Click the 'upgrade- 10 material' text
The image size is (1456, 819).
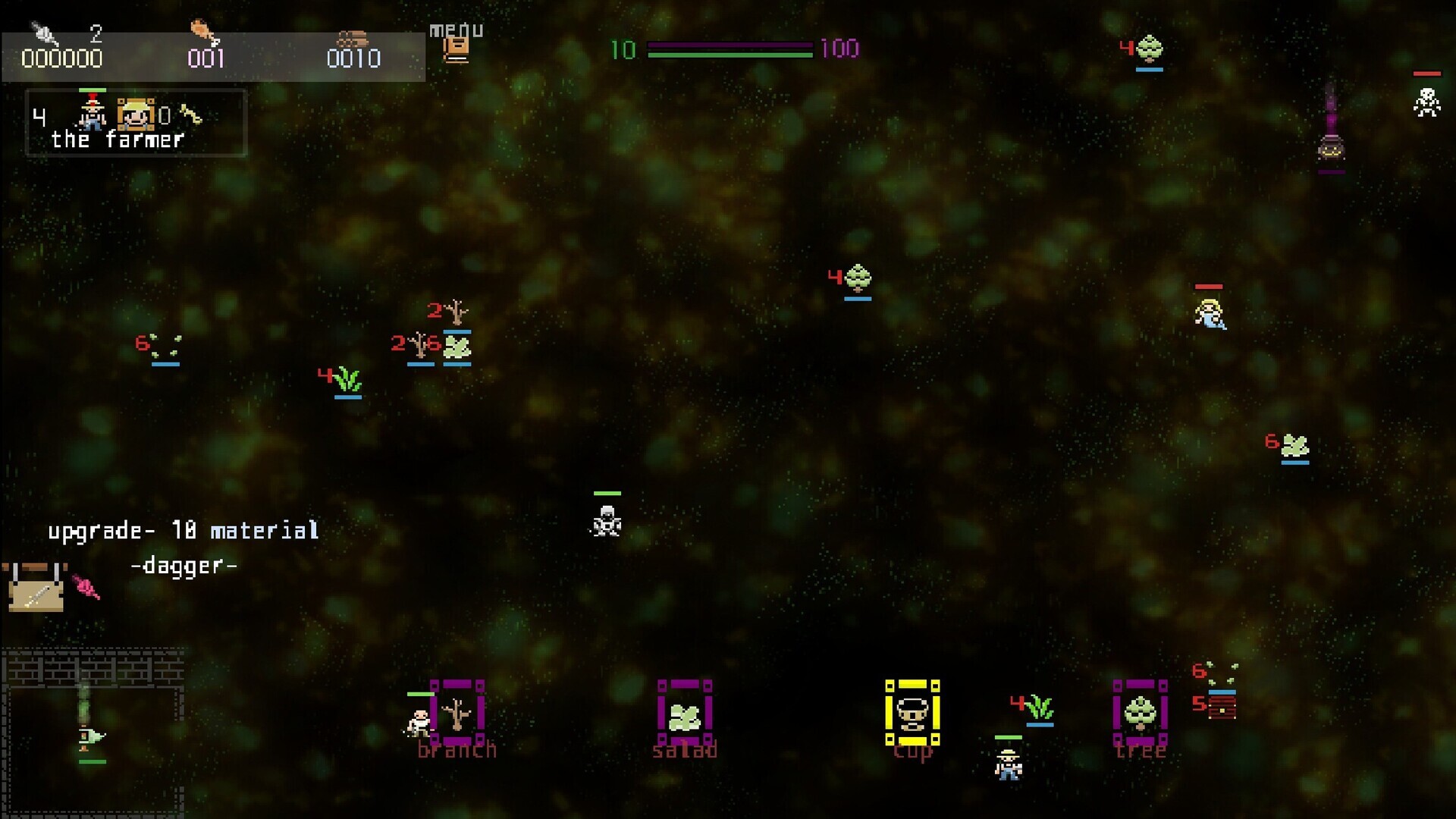pos(184,530)
